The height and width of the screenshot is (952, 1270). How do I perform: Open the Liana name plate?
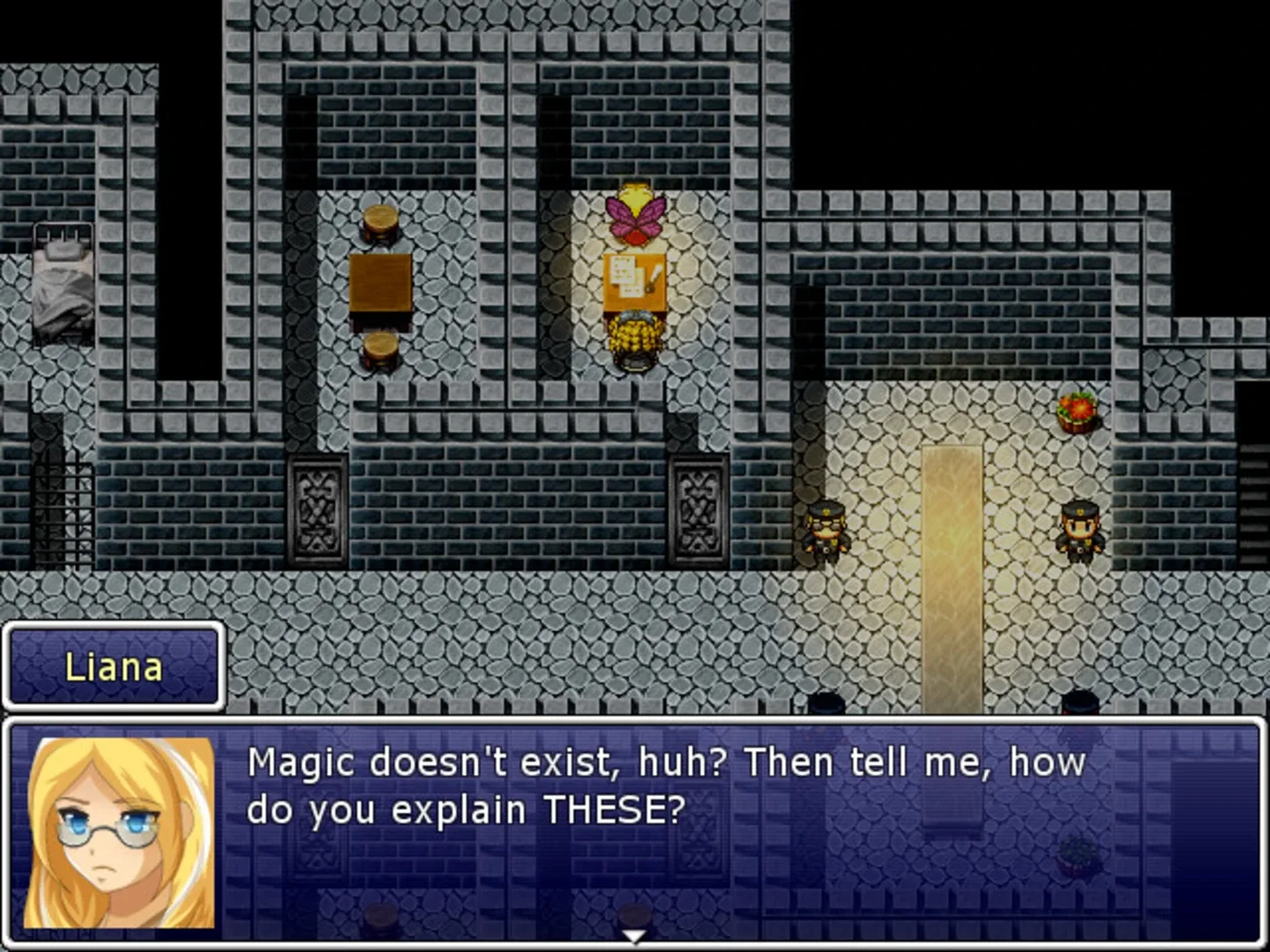coord(113,667)
